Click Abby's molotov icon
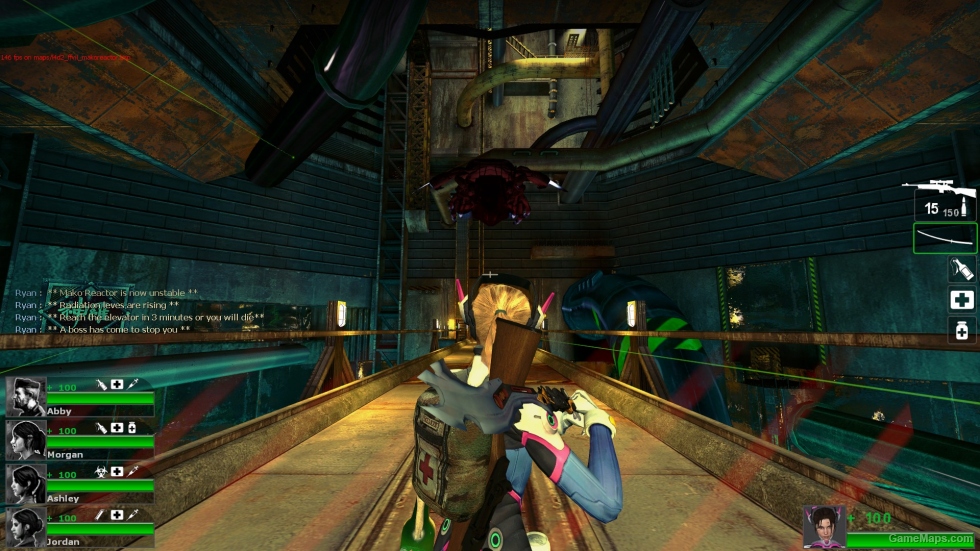Image resolution: width=980 pixels, height=551 pixels. coord(101,384)
